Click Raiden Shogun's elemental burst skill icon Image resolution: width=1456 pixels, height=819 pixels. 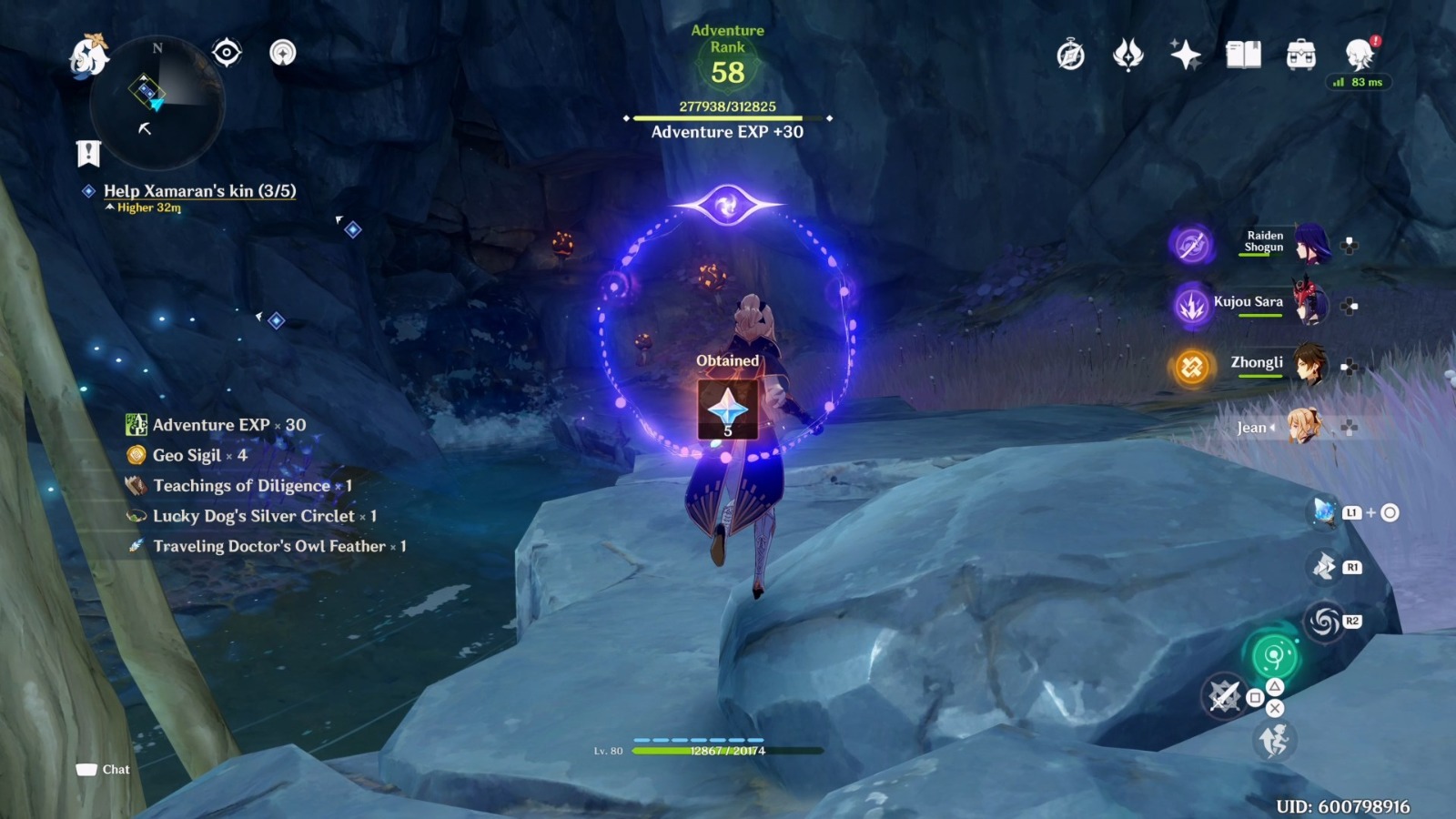(1190, 247)
